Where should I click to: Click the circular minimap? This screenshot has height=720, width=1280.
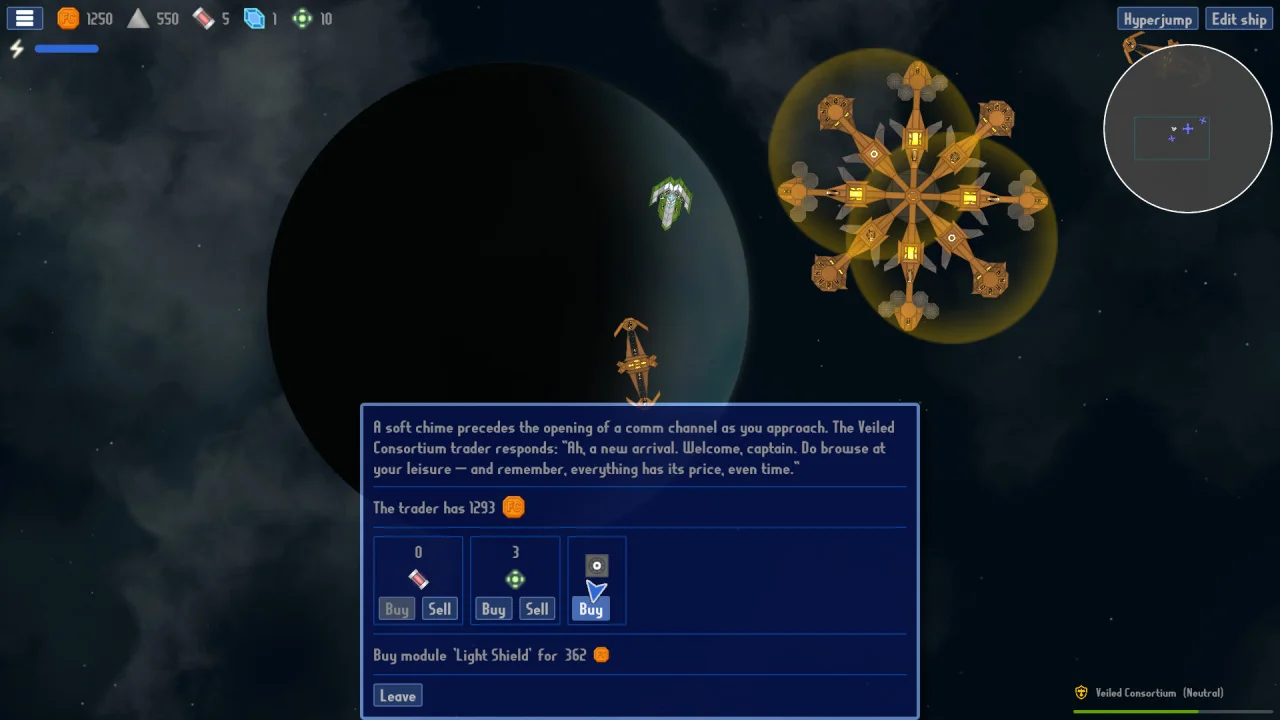tap(1187, 128)
